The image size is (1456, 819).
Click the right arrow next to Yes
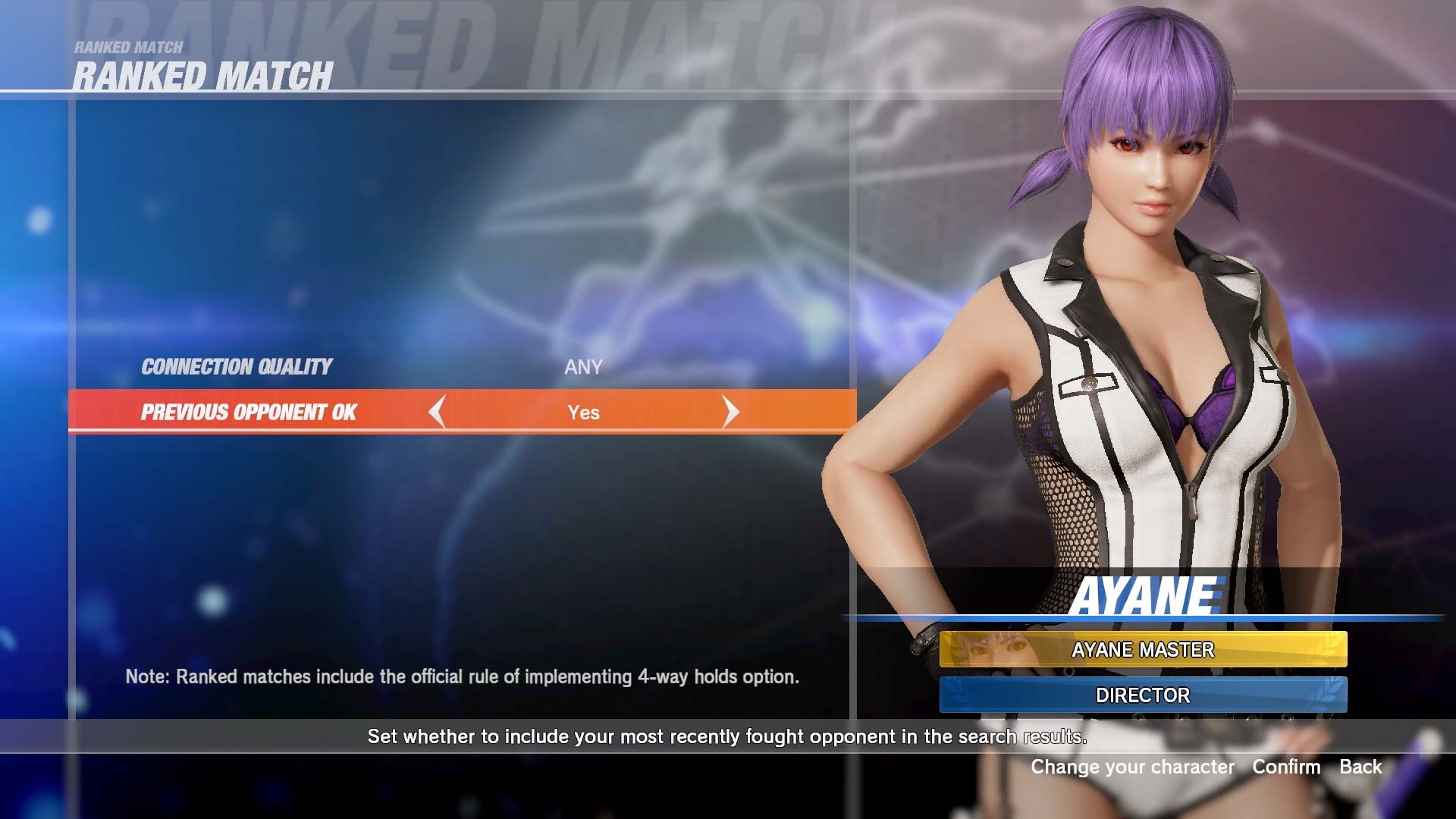(x=730, y=412)
